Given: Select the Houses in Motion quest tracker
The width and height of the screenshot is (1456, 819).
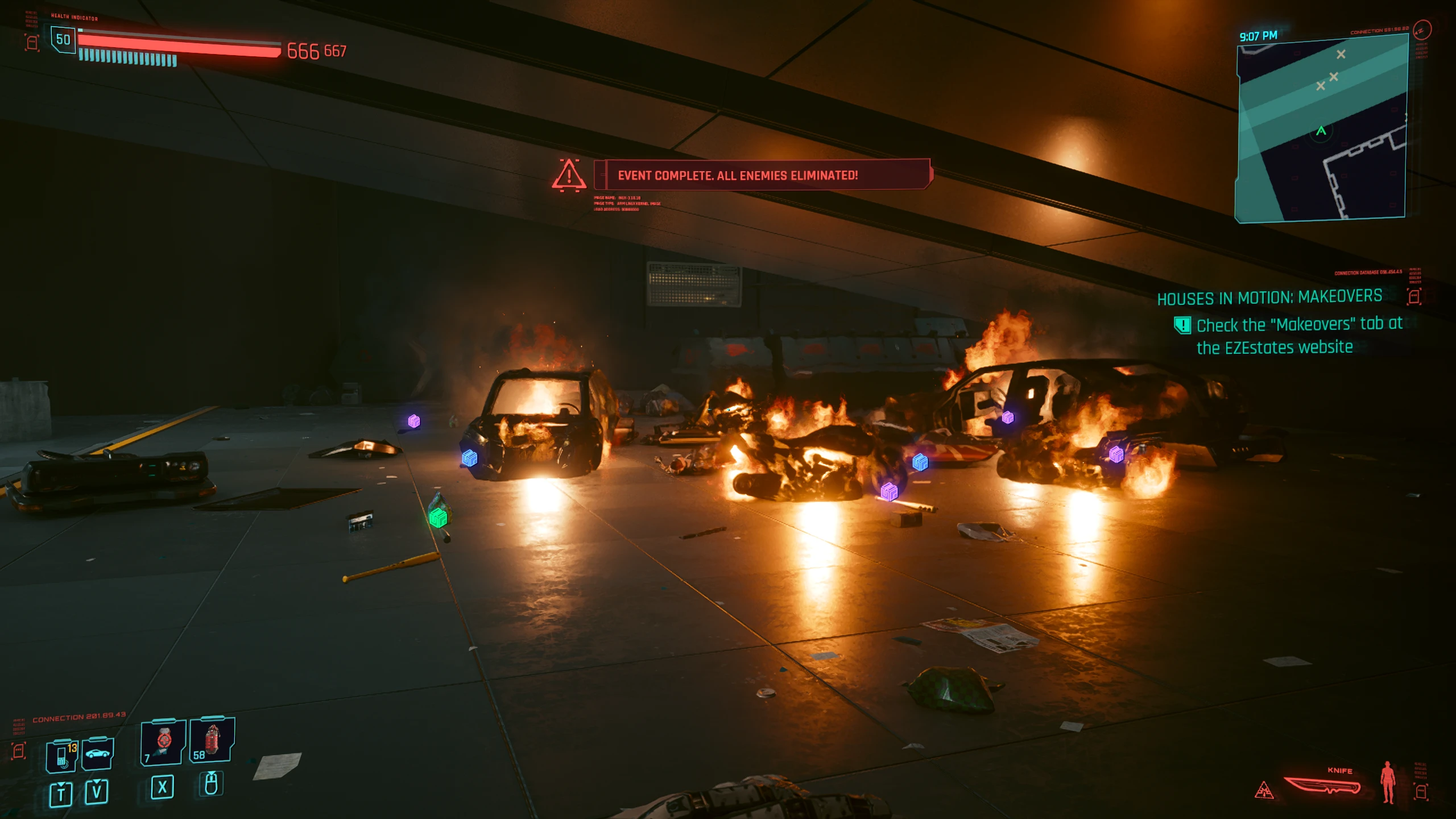Looking at the screenshot, I should (x=1269, y=297).
